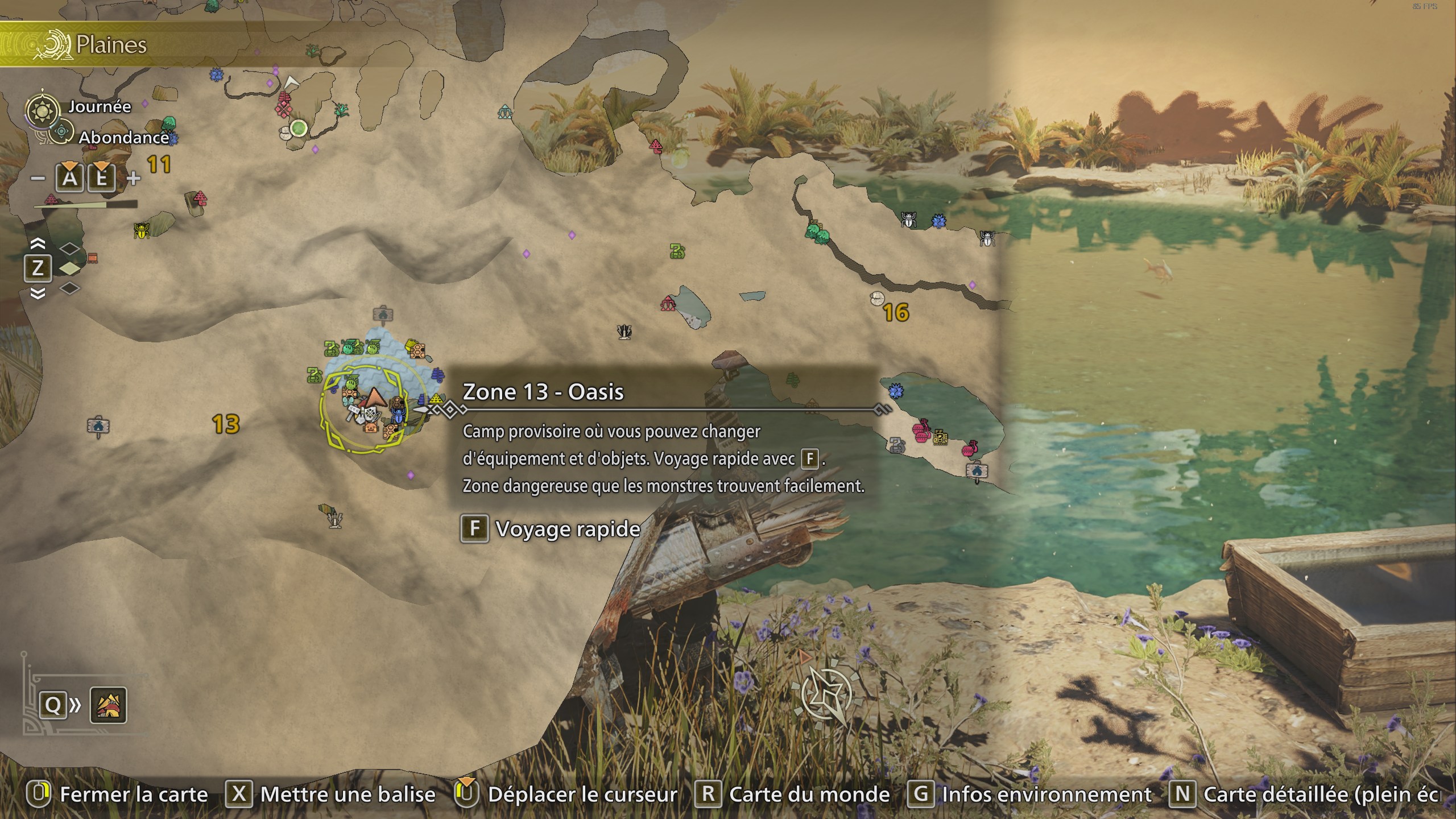This screenshot has width=1456, height=819.
Task: Click the double up chevrons above the Z key
Action: tap(38, 243)
